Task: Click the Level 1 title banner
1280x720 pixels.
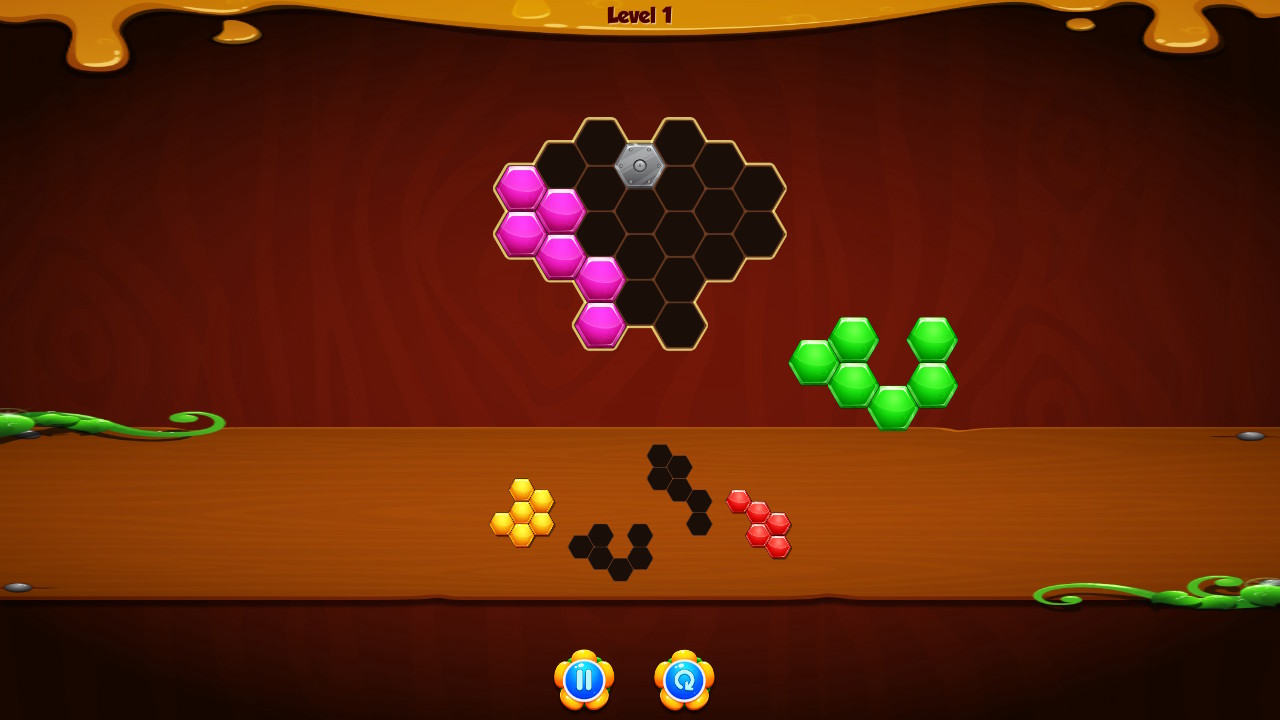Action: tap(640, 14)
